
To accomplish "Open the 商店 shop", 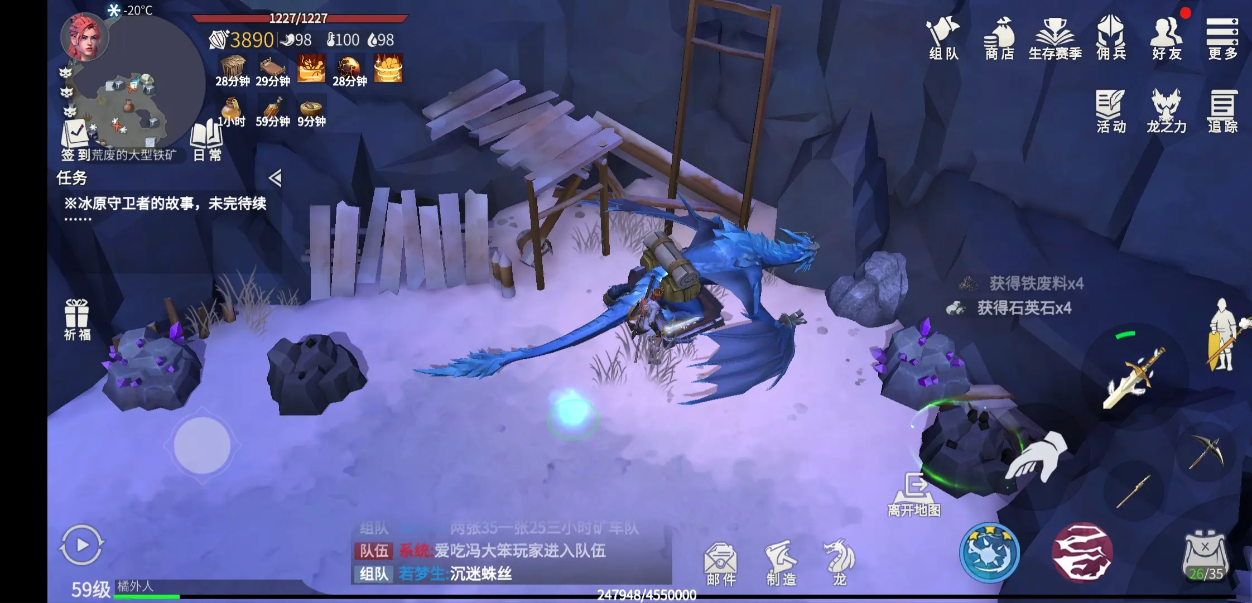I will coord(999,37).
